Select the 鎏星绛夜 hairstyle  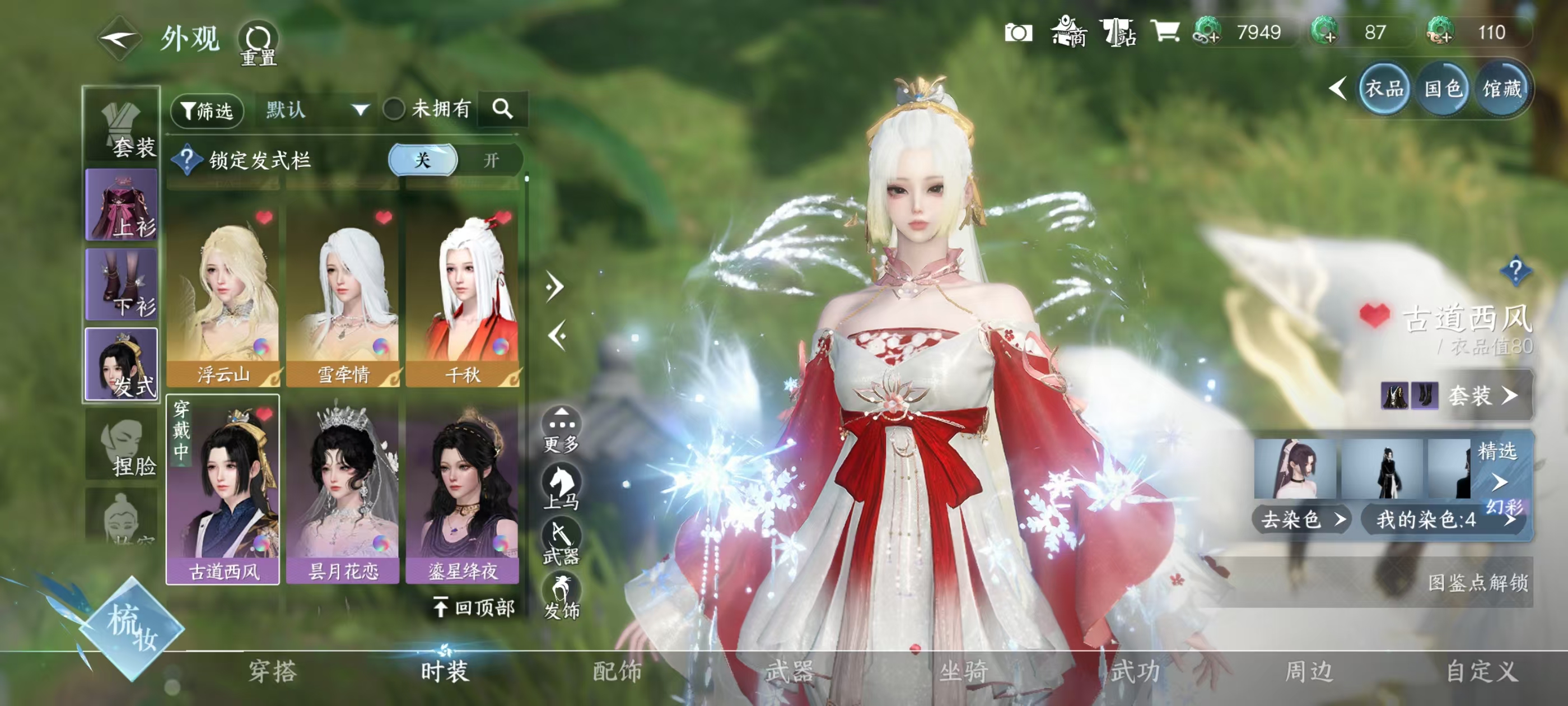(x=463, y=490)
